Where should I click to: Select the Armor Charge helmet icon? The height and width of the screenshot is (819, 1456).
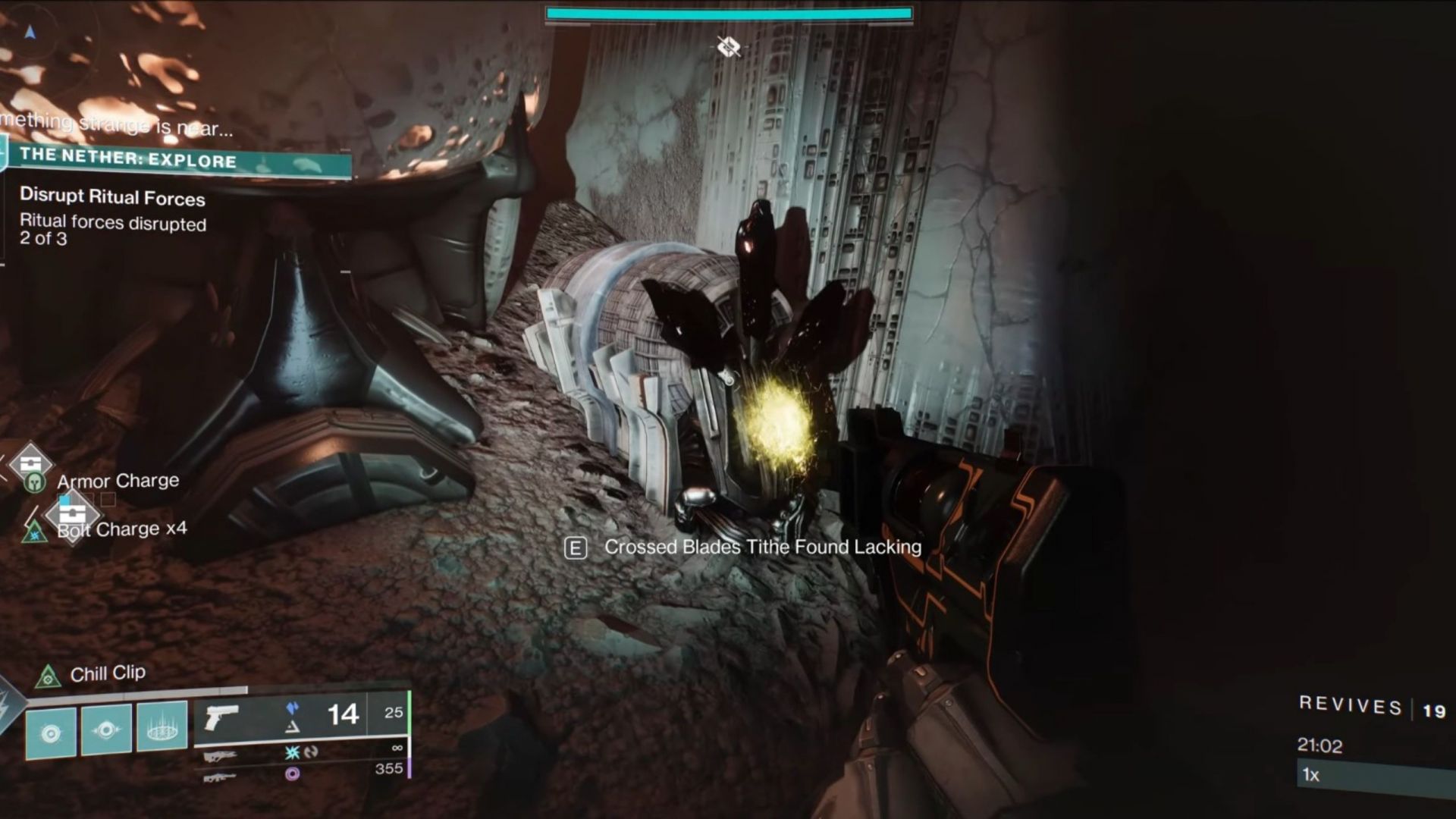[x=34, y=482]
